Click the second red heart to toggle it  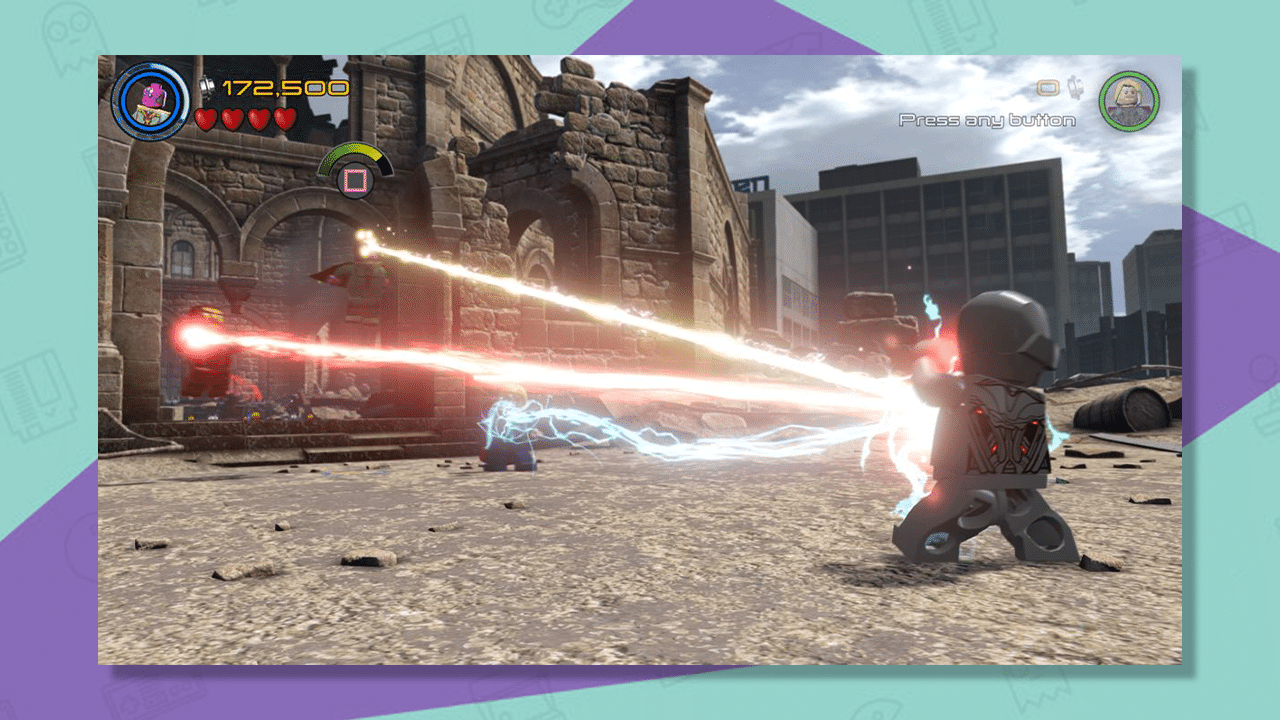coord(233,117)
